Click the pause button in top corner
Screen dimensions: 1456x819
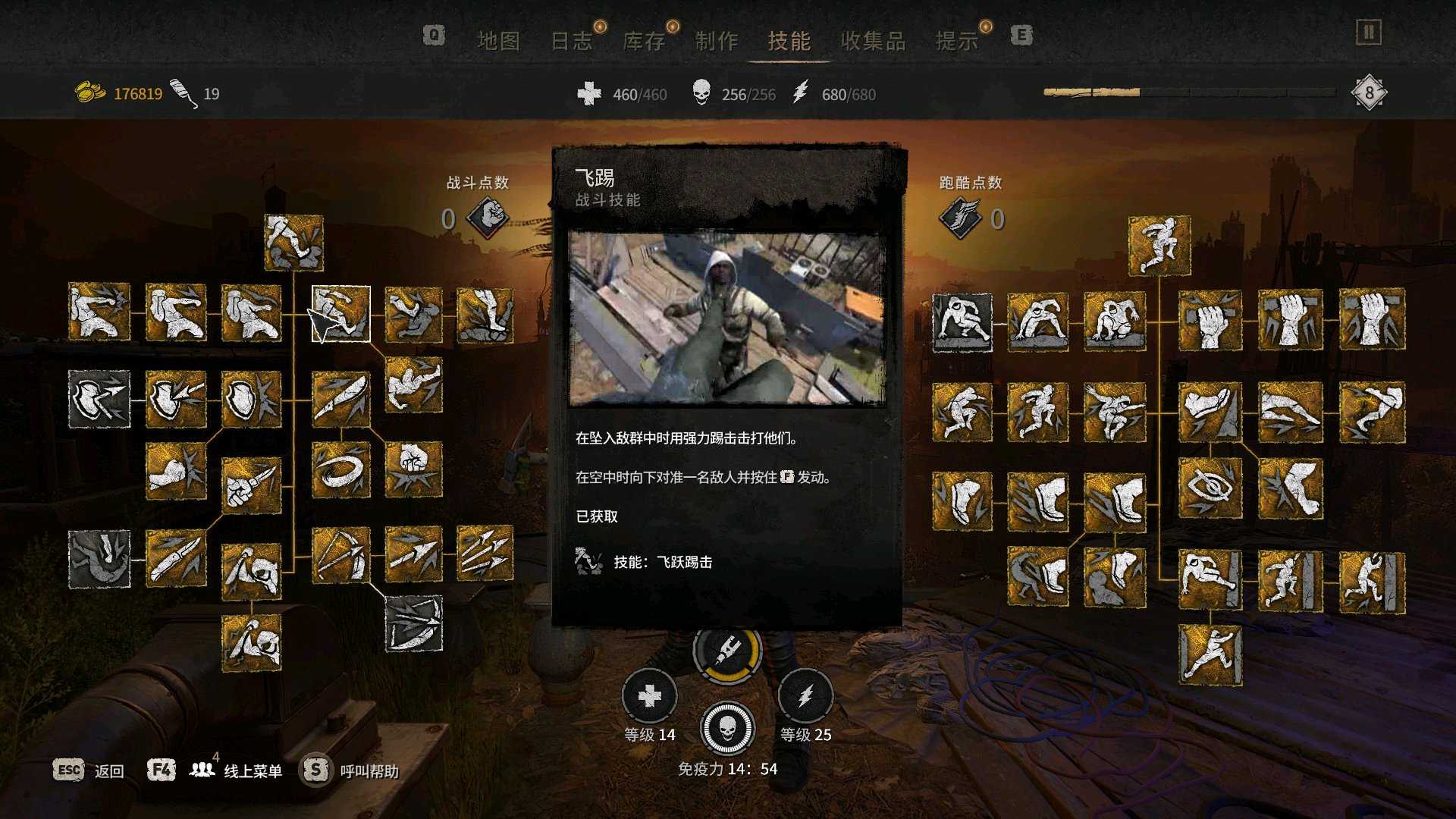click(x=1369, y=33)
